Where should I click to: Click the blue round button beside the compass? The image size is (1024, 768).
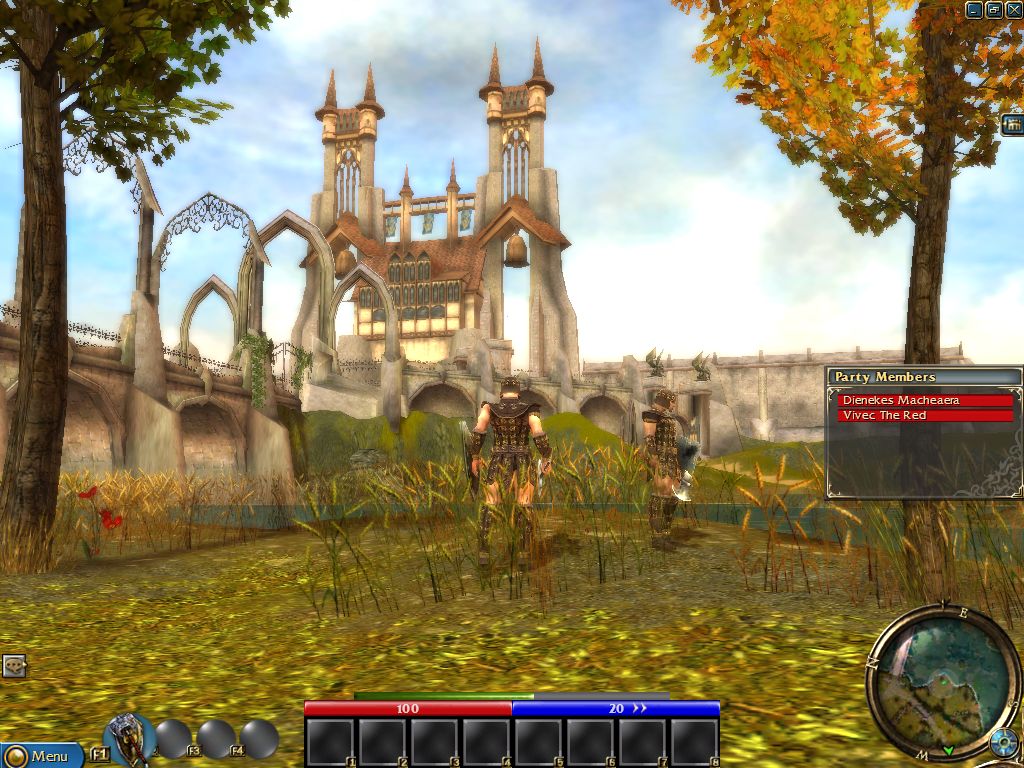1003,743
